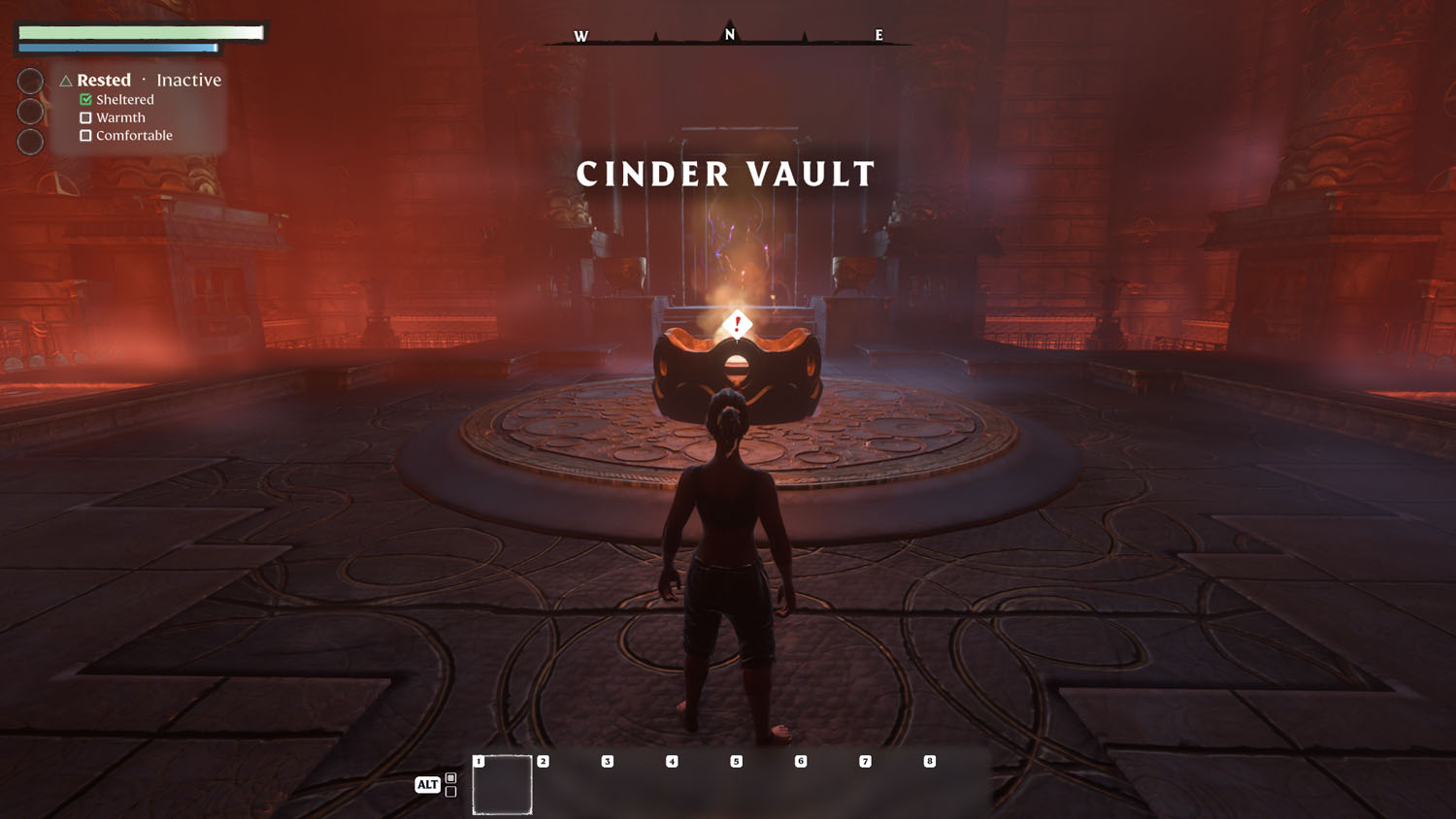The height and width of the screenshot is (819, 1456).
Task: Select hotbar slot number 8
Action: (x=952, y=784)
